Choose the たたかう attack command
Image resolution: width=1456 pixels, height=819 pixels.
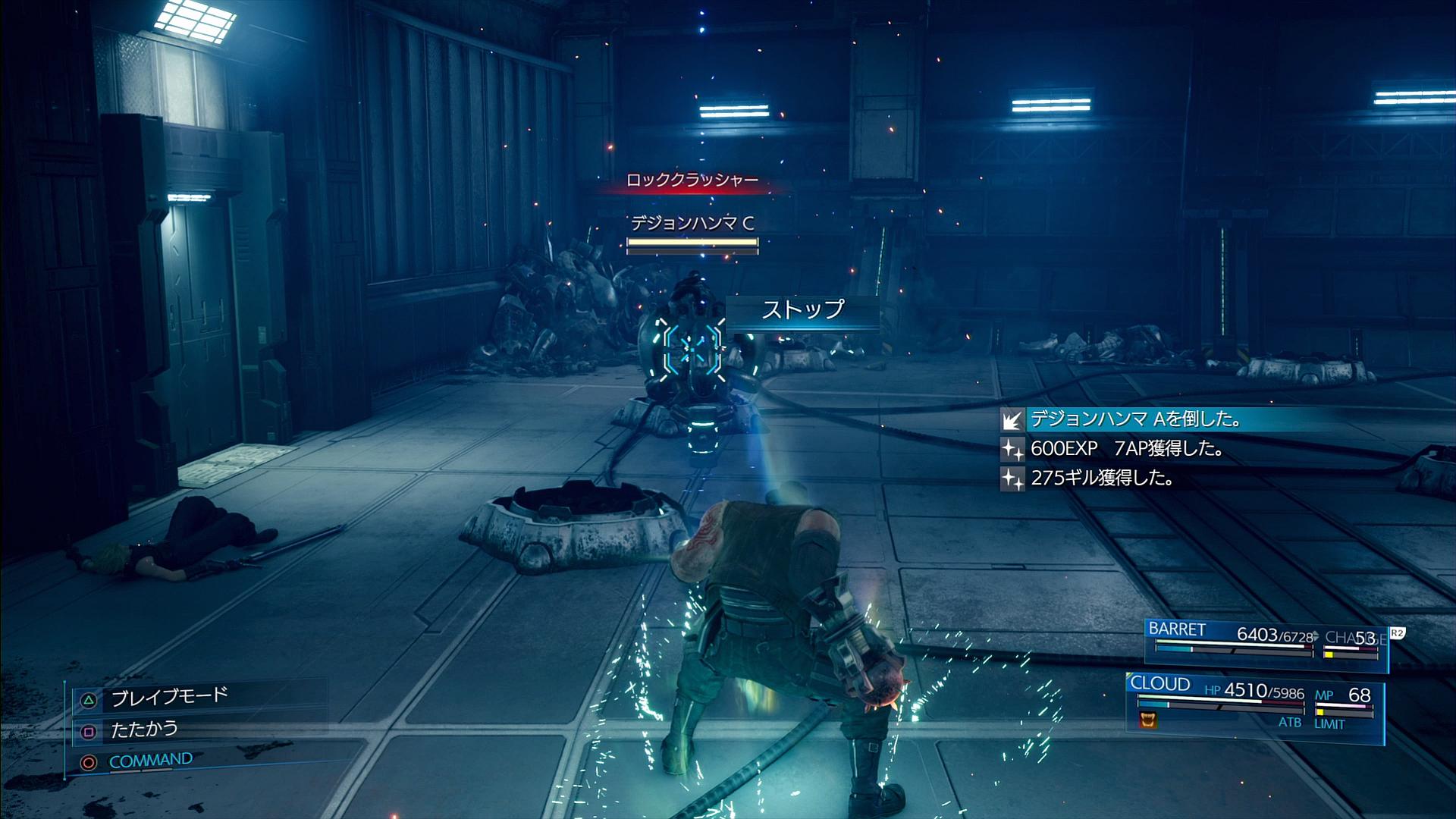(144, 730)
